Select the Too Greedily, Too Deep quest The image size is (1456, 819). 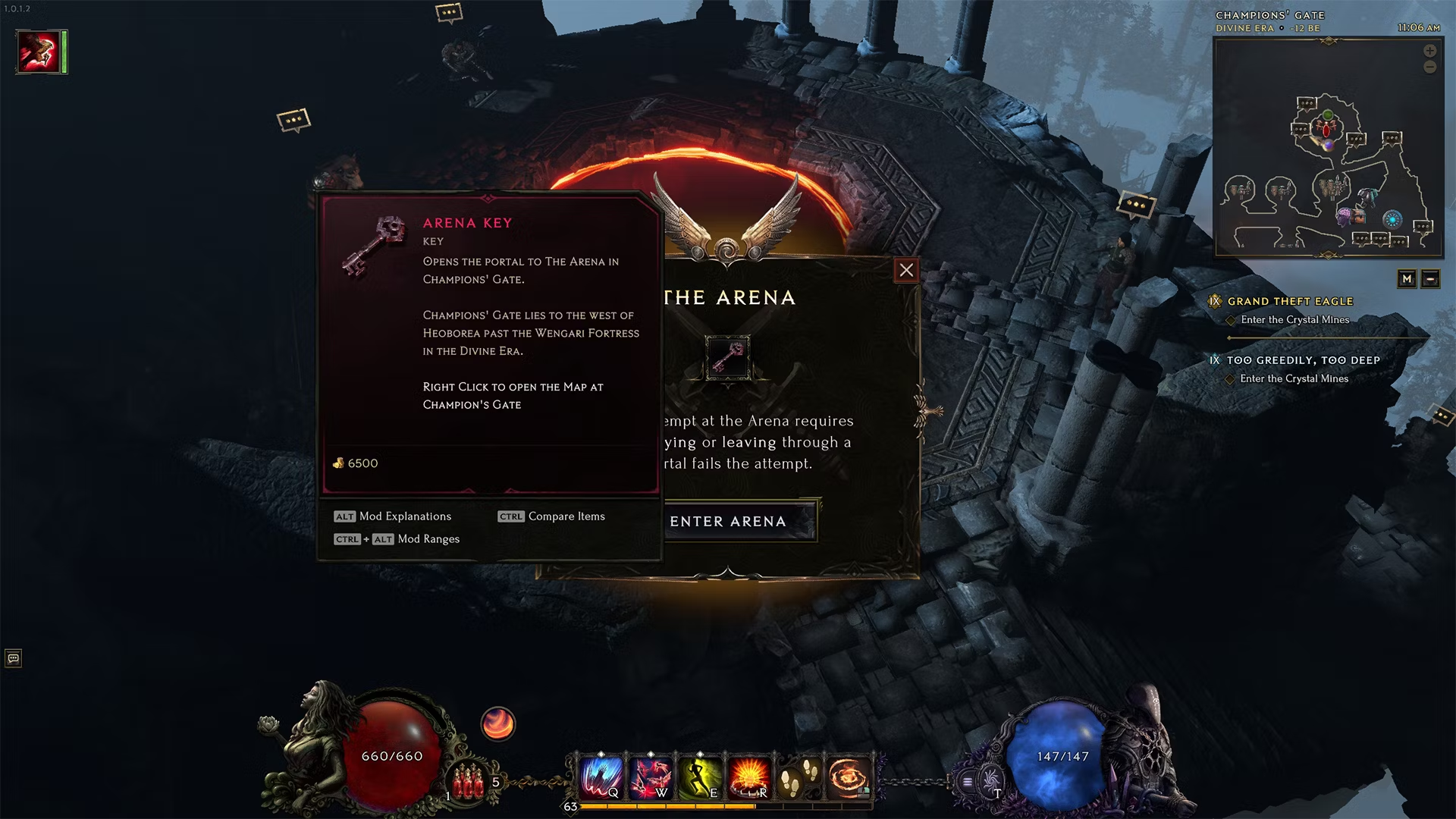pyautogui.click(x=1303, y=360)
